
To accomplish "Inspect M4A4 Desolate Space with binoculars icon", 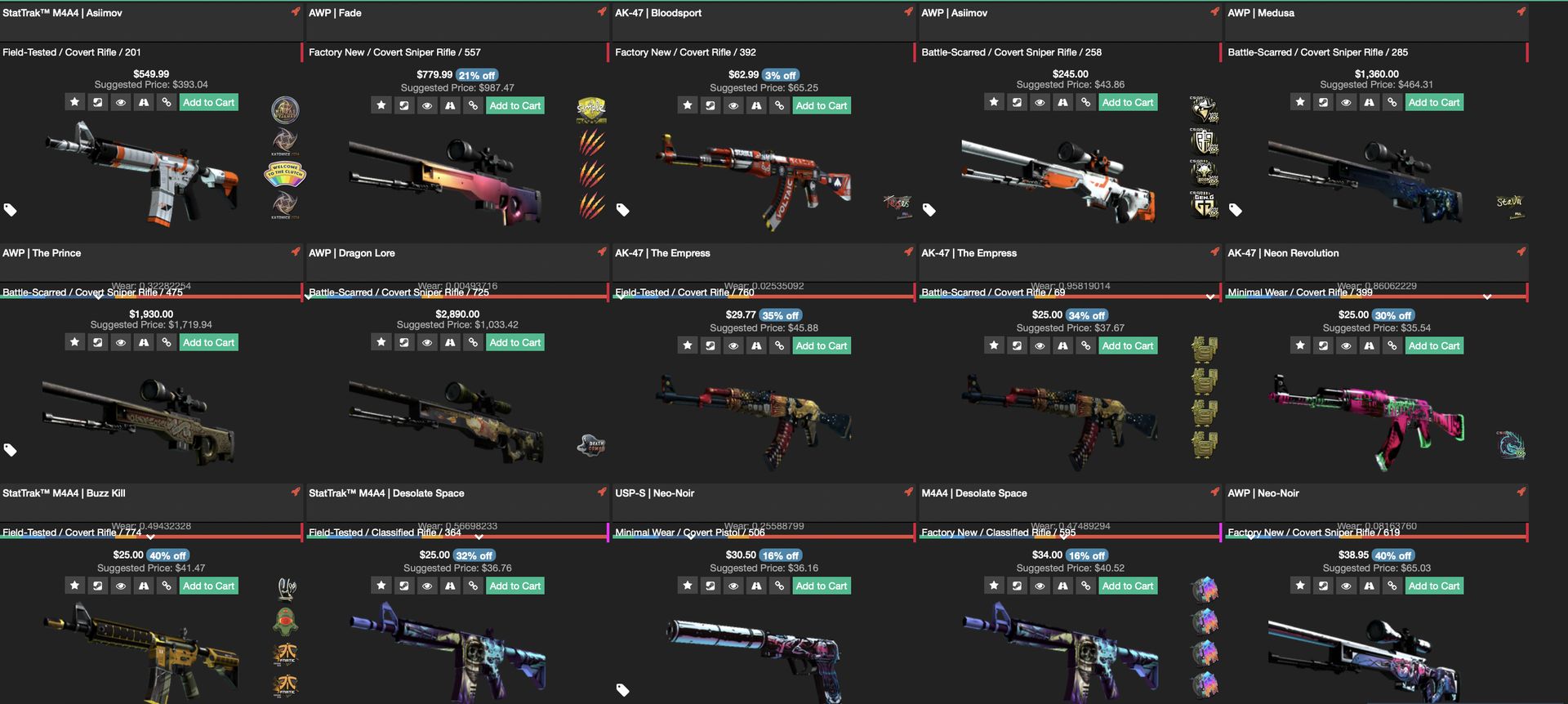I will 1062,586.
